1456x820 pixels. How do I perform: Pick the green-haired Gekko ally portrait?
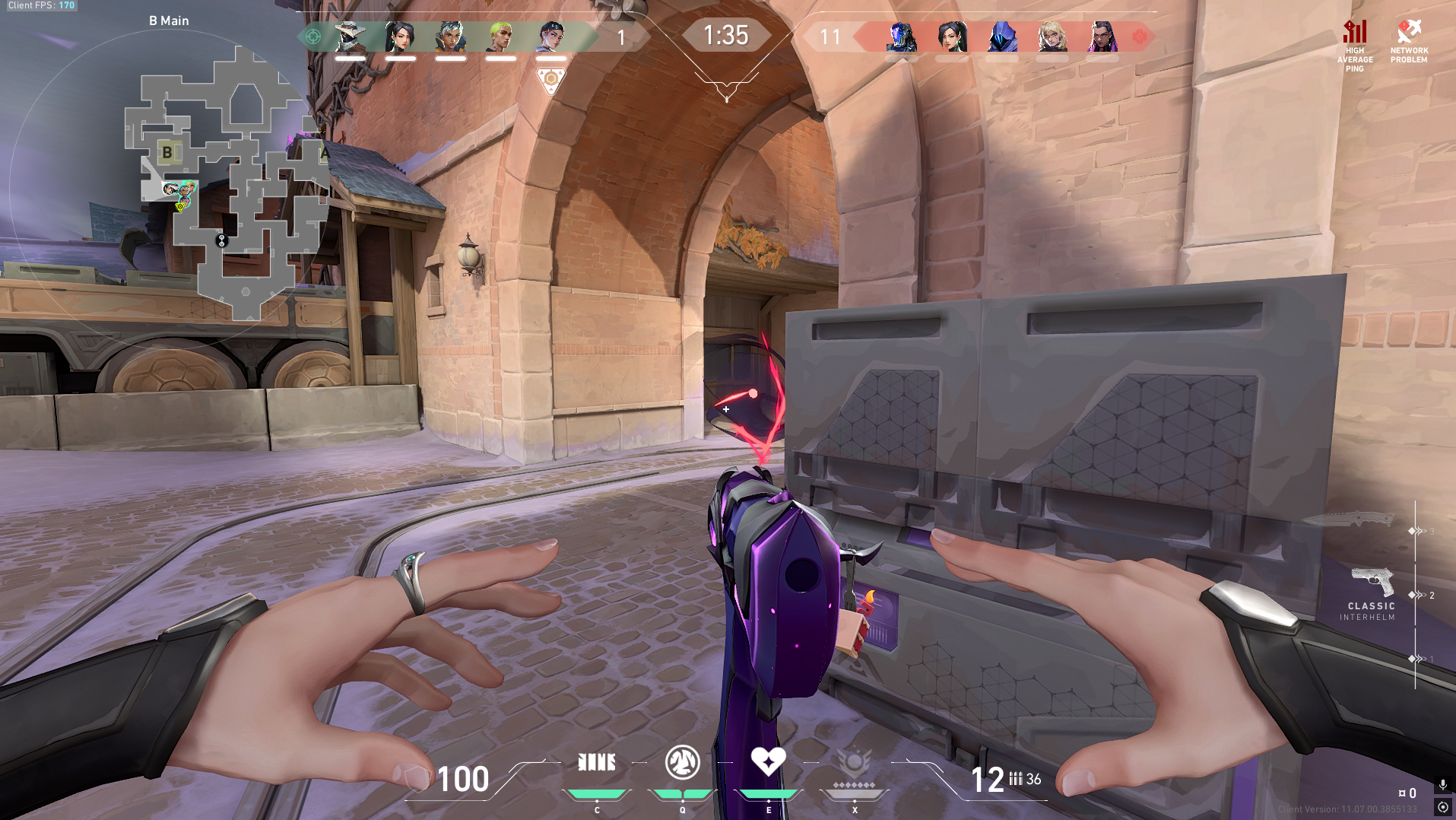500,37
